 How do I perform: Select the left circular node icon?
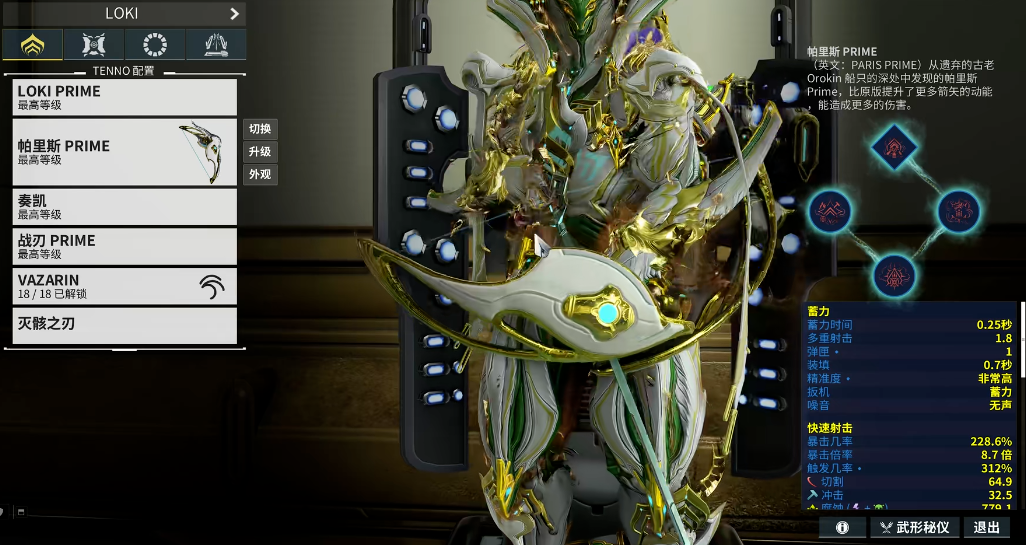click(x=830, y=211)
